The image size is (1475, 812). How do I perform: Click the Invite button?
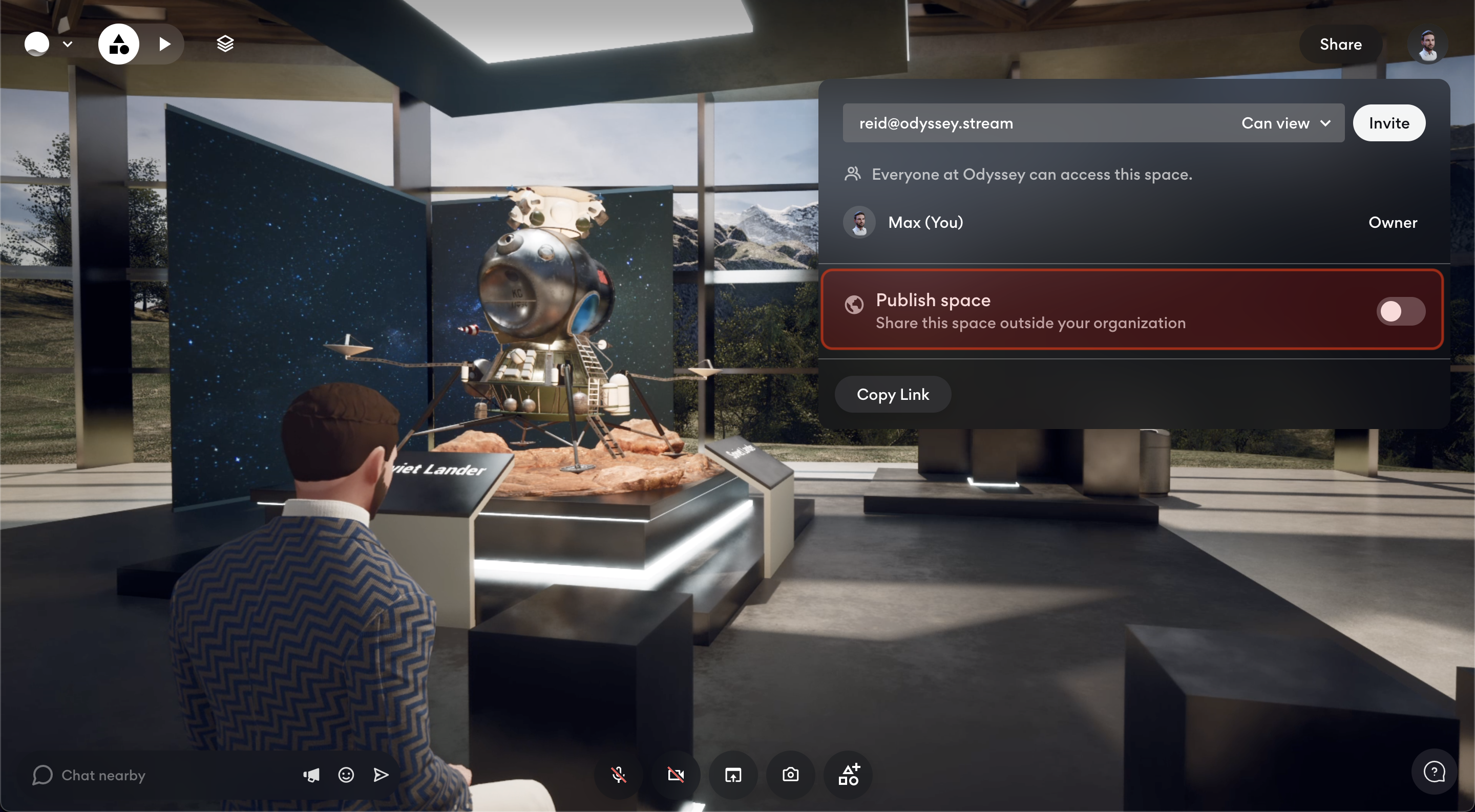tap(1388, 123)
